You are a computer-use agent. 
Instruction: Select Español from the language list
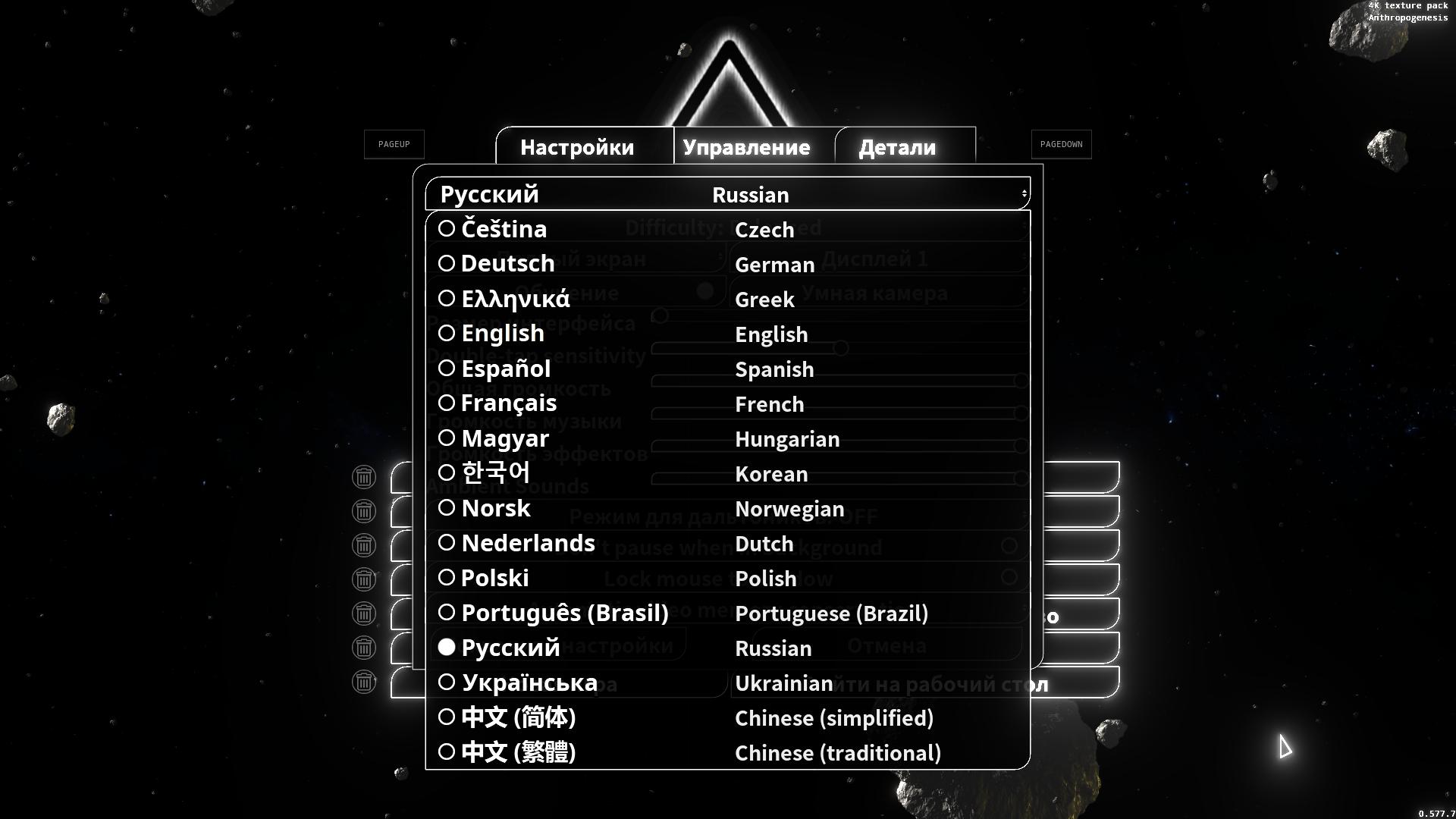[x=505, y=369]
